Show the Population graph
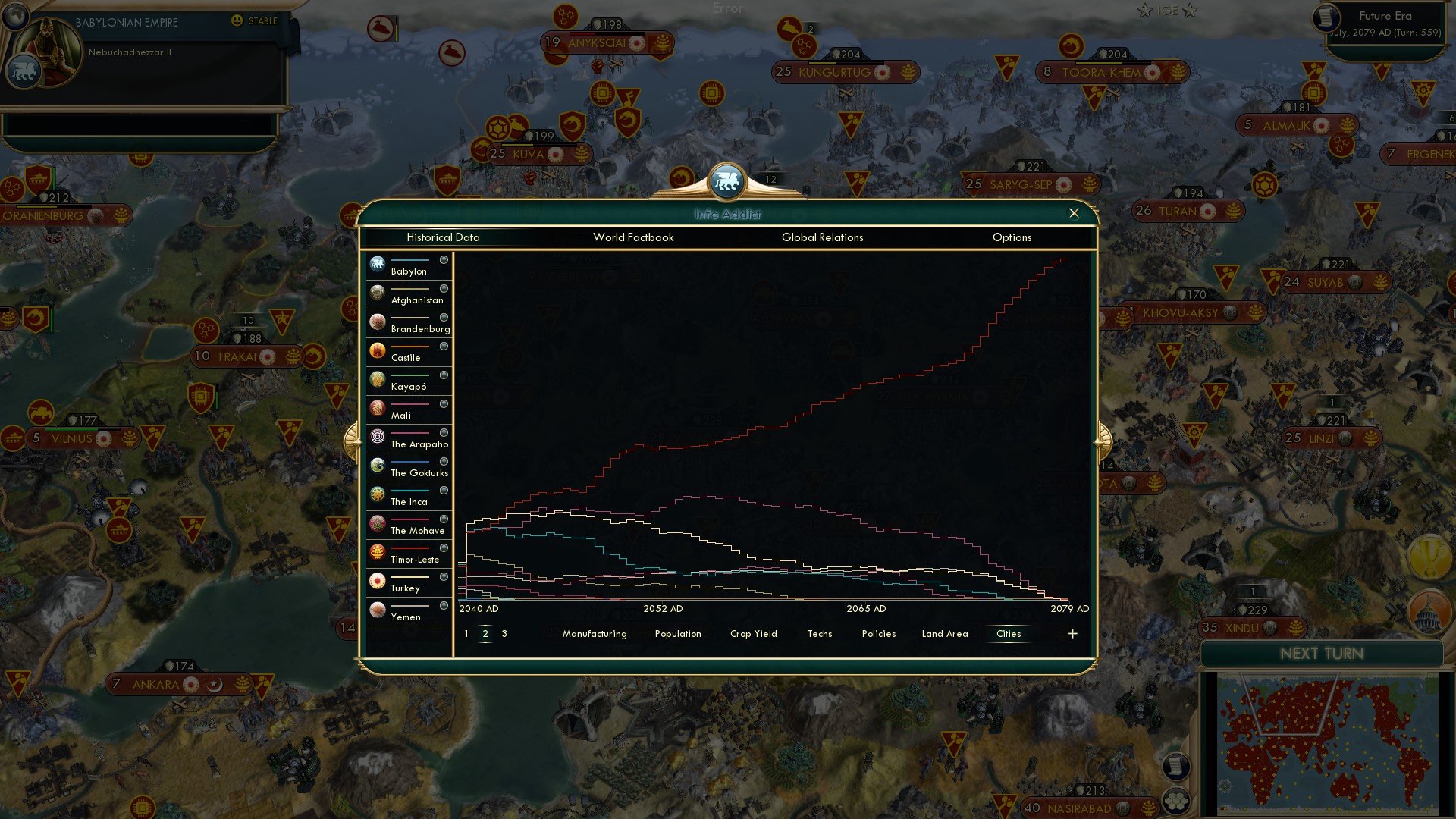This screenshot has height=819, width=1456. tap(677, 633)
